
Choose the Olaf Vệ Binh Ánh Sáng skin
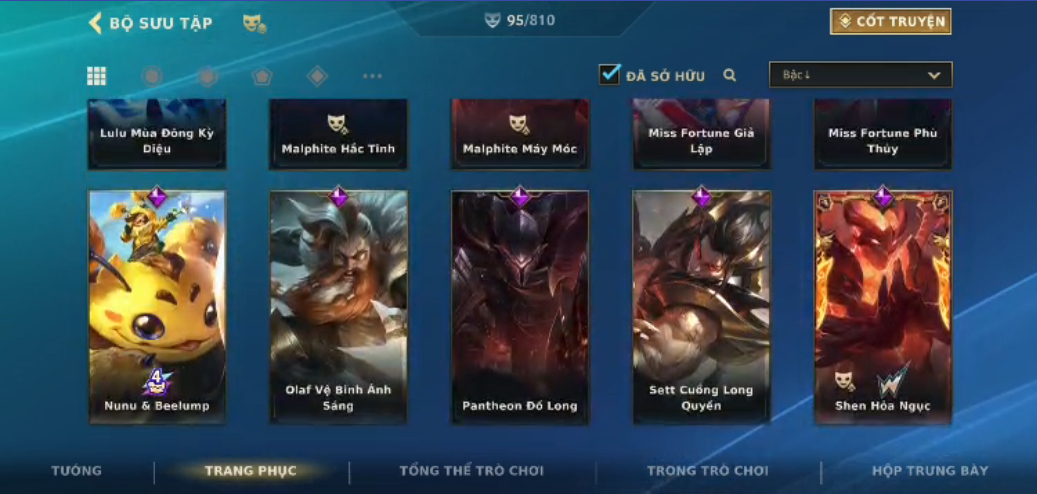[x=338, y=307]
